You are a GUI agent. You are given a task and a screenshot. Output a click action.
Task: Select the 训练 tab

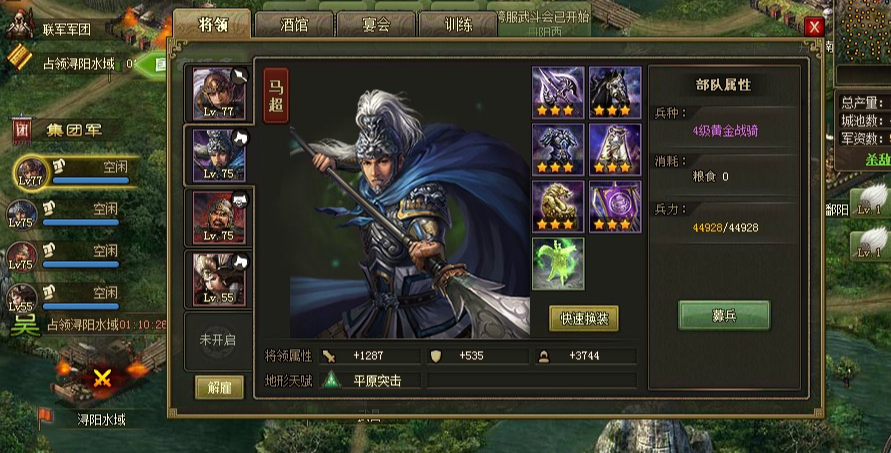tap(456, 24)
